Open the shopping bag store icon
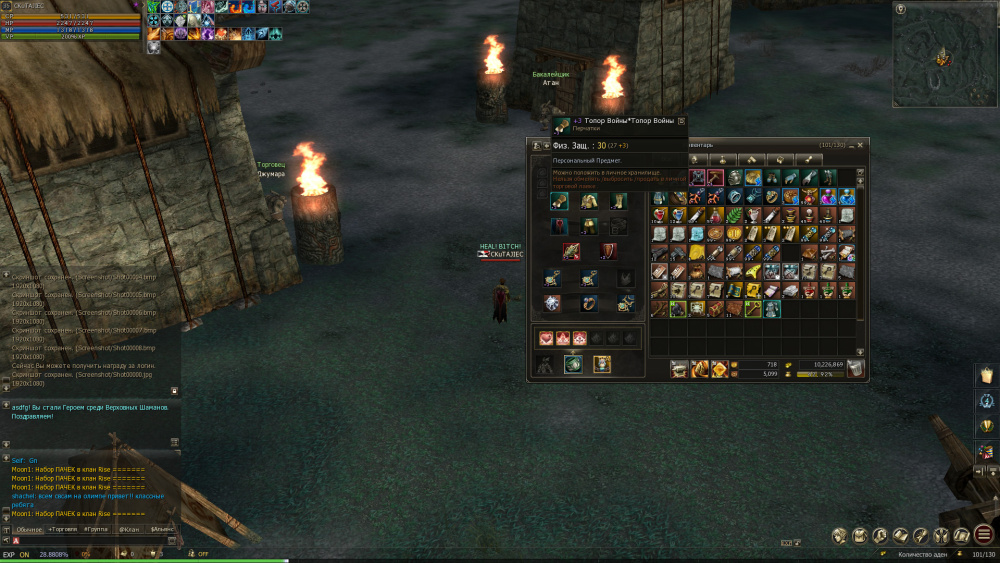Screen dimensions: 1000x563 (x=985, y=374)
